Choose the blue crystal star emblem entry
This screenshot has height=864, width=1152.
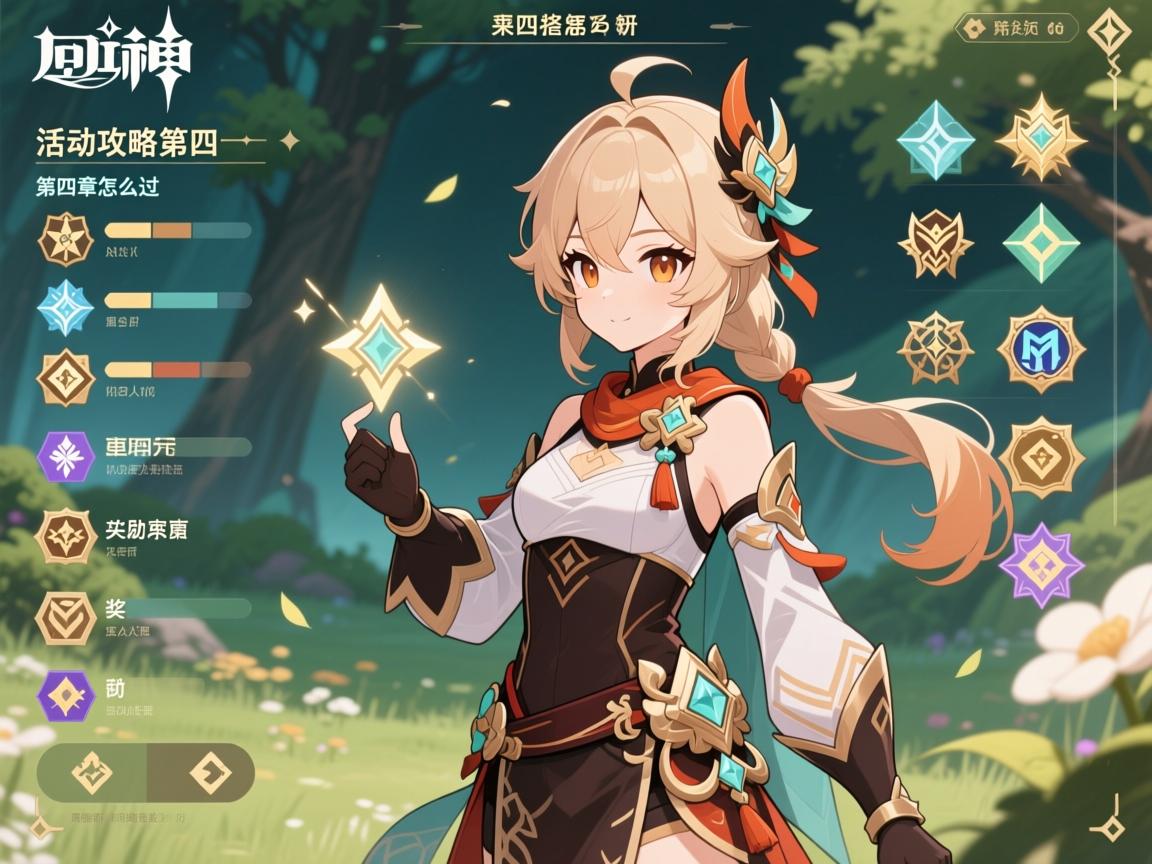pos(66,308)
